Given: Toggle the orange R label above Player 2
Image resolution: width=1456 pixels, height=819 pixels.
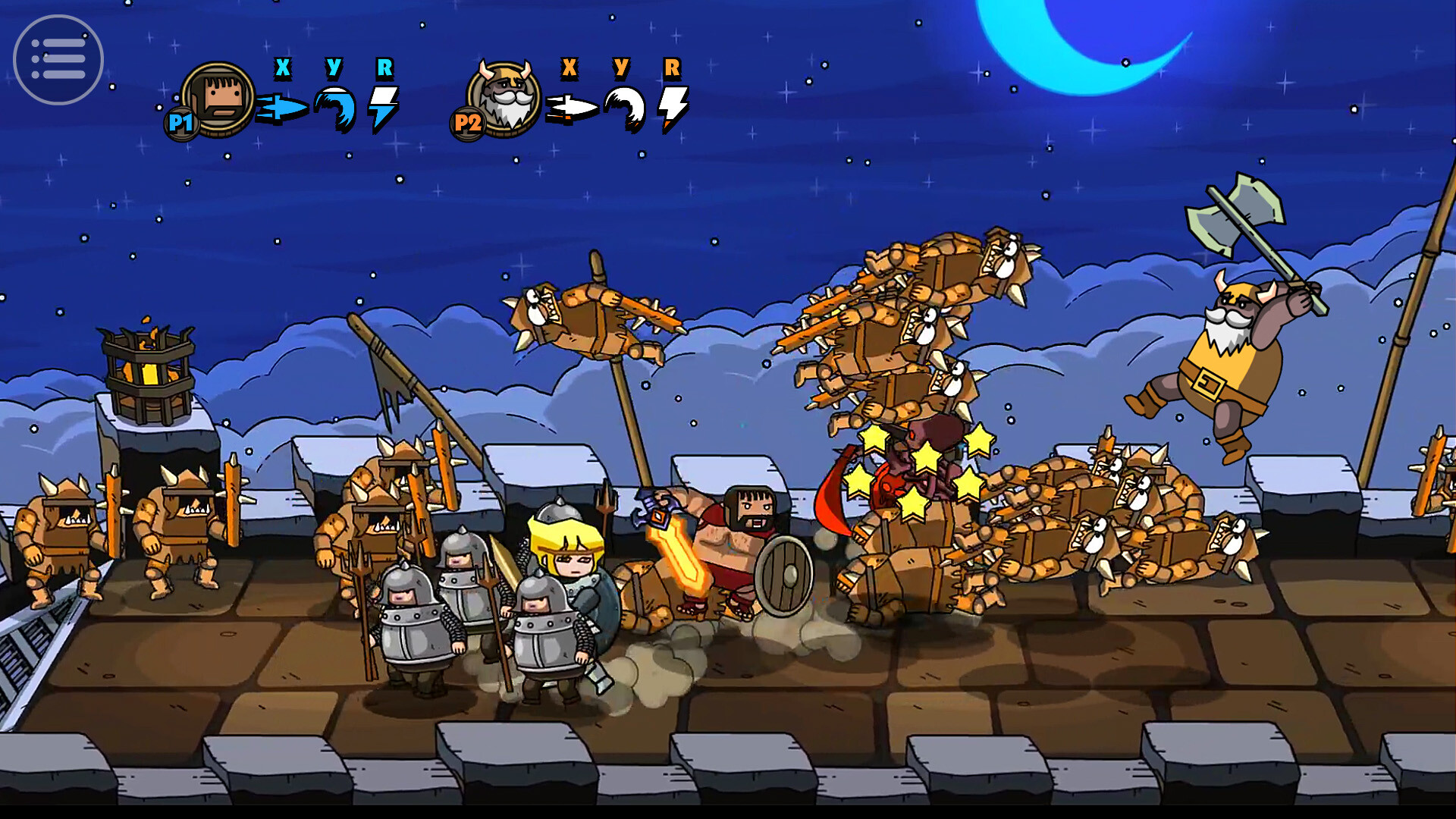Looking at the screenshot, I should click(670, 70).
